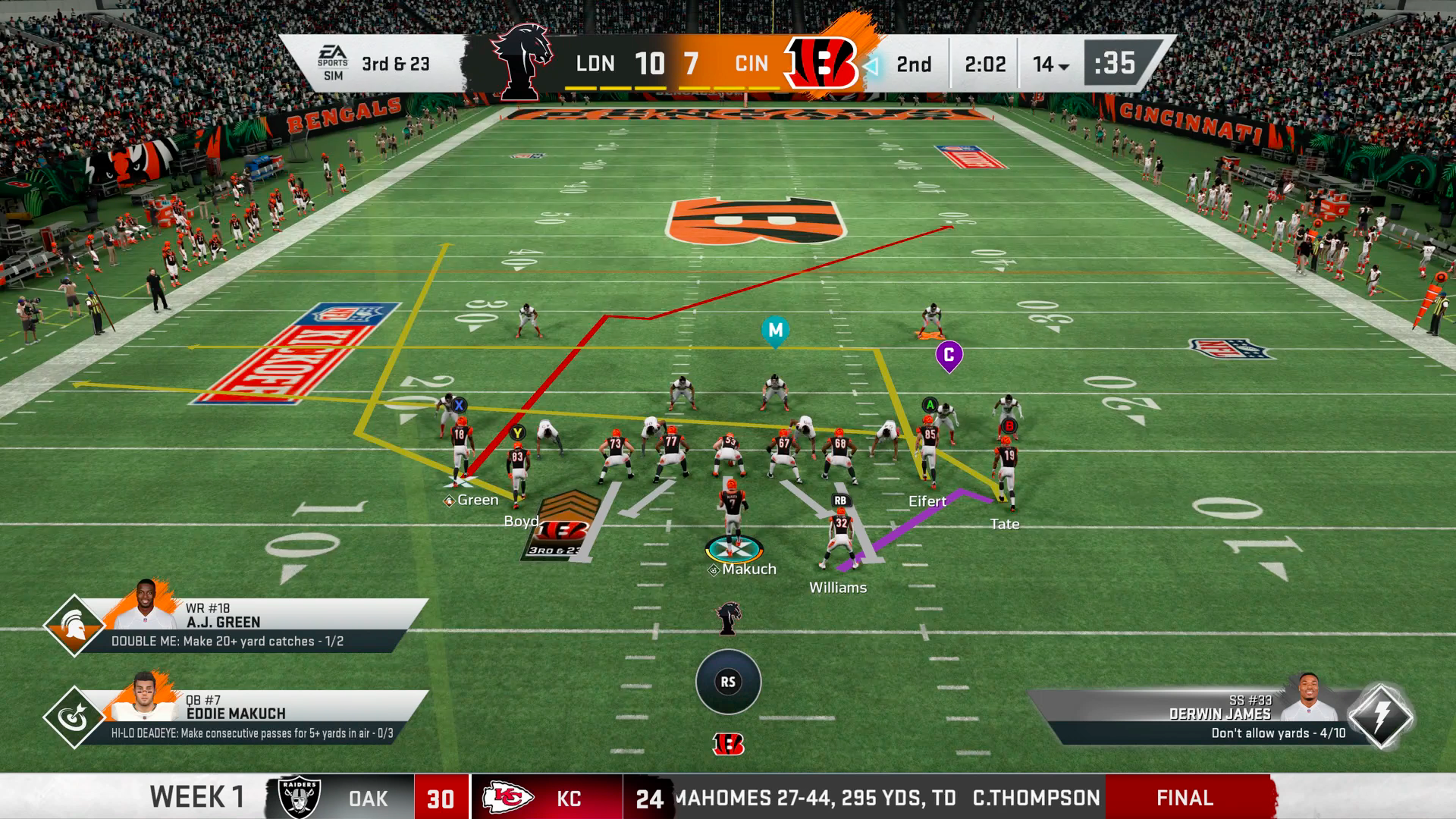Image resolution: width=1456 pixels, height=819 pixels.
Task: Click the Raiders logo in the score ticker
Action: pos(300,797)
